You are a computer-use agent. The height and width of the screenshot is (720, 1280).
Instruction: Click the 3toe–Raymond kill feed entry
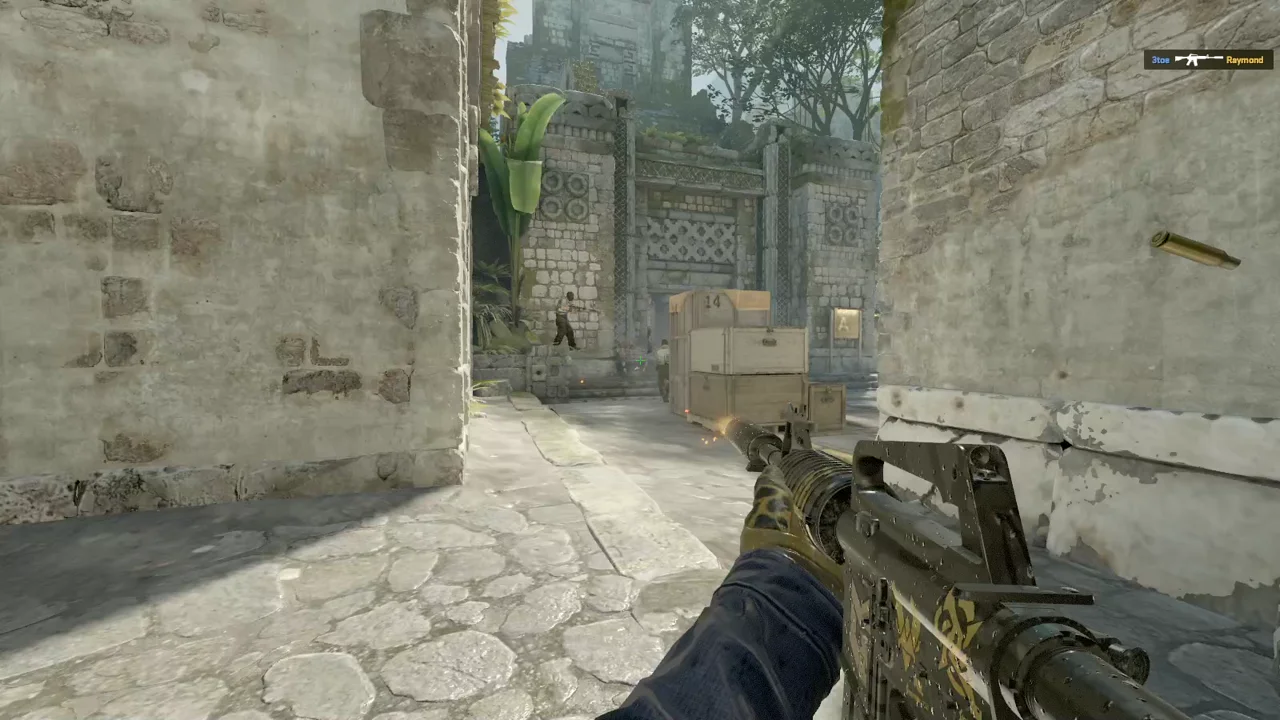point(1208,60)
